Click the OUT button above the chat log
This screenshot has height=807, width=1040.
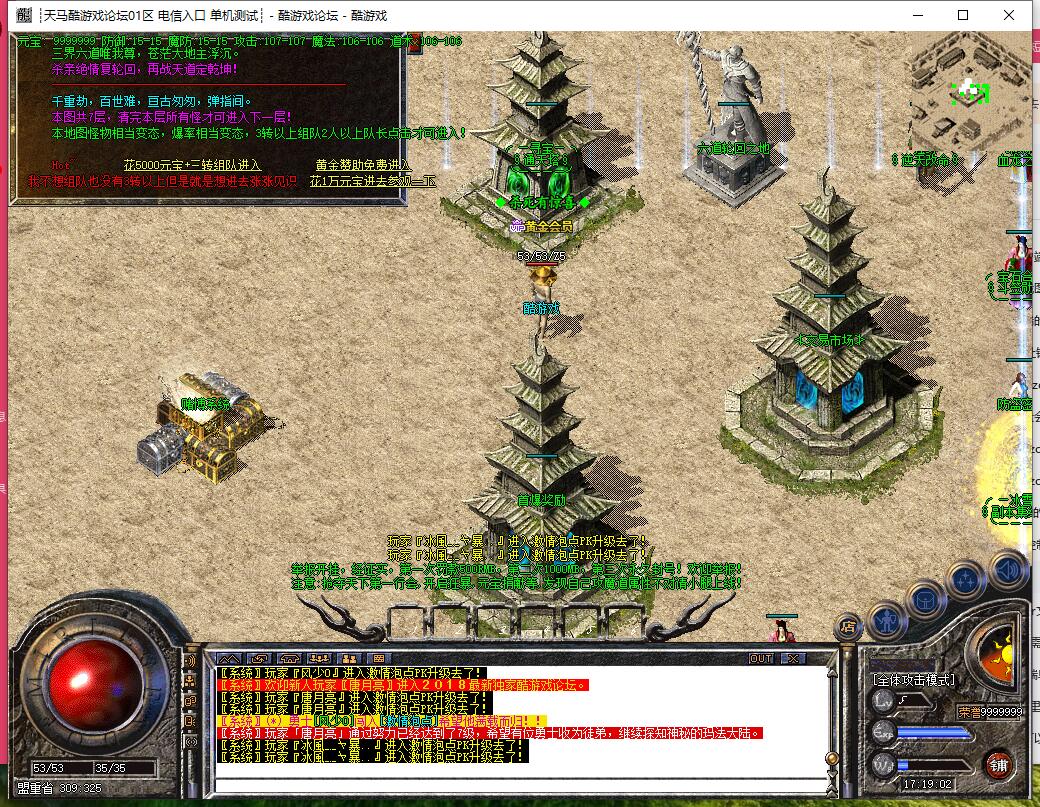[x=761, y=658]
